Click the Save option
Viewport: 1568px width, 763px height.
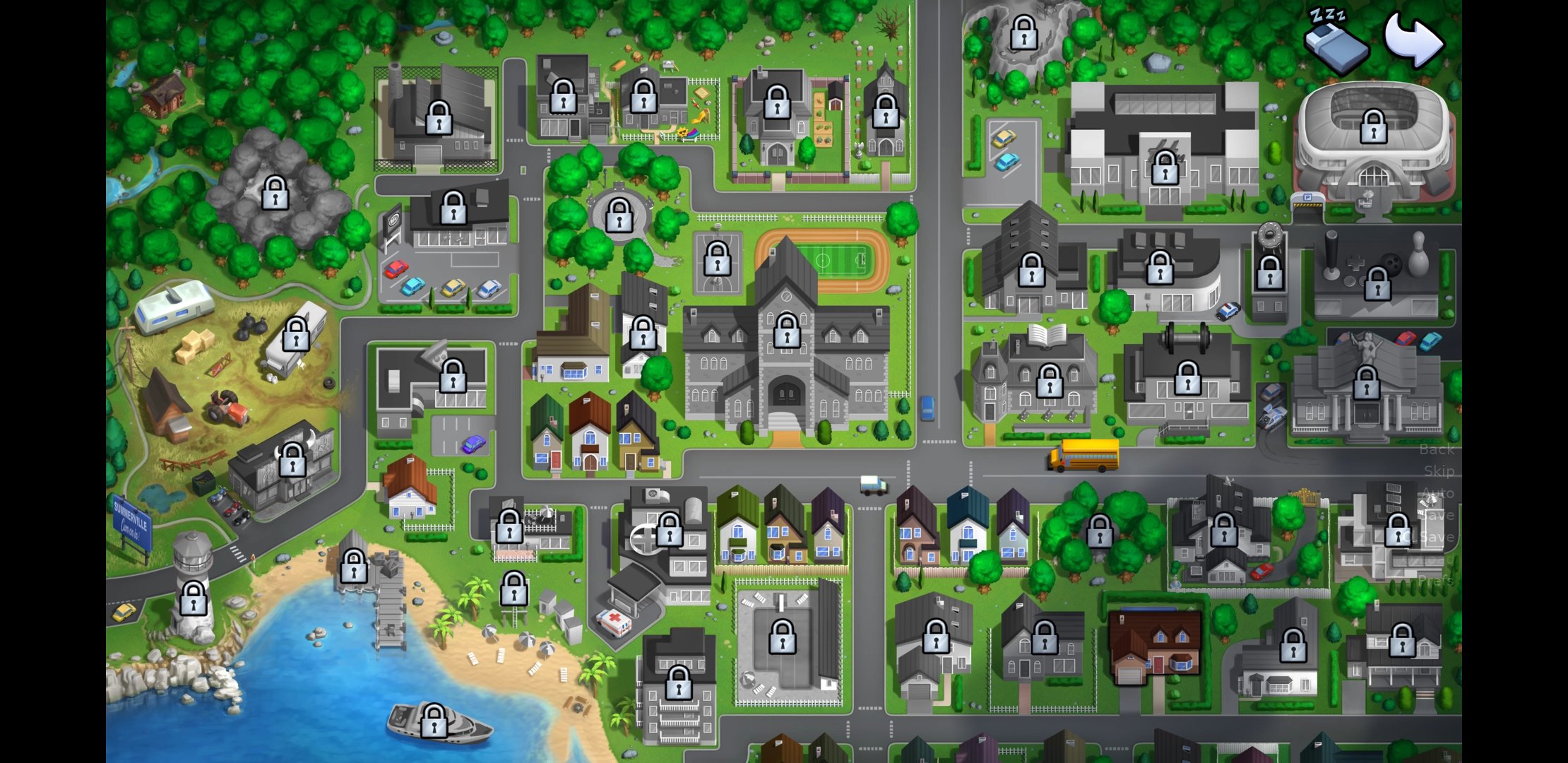(1438, 514)
